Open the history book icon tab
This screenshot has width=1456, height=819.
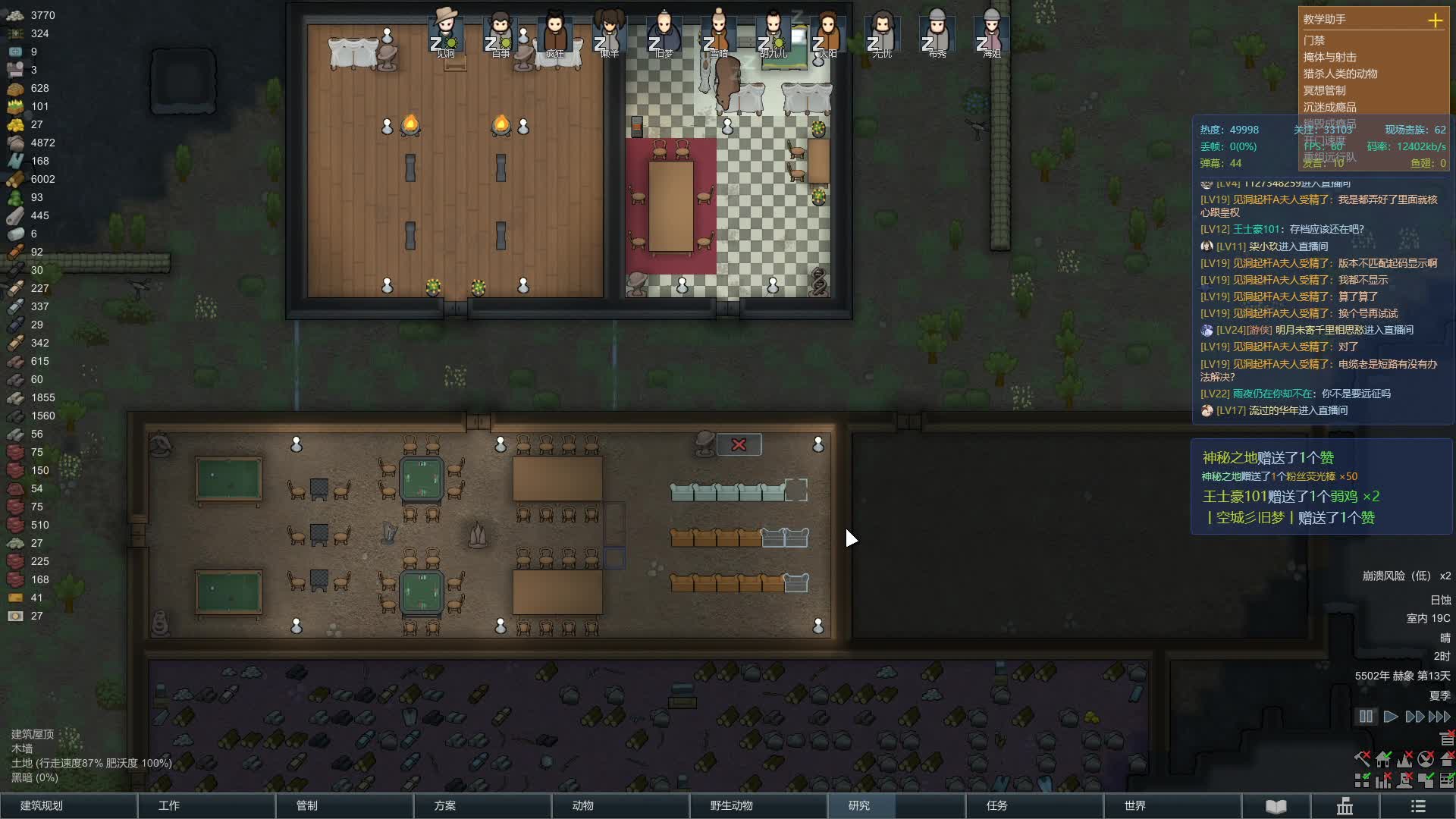click(x=1276, y=806)
